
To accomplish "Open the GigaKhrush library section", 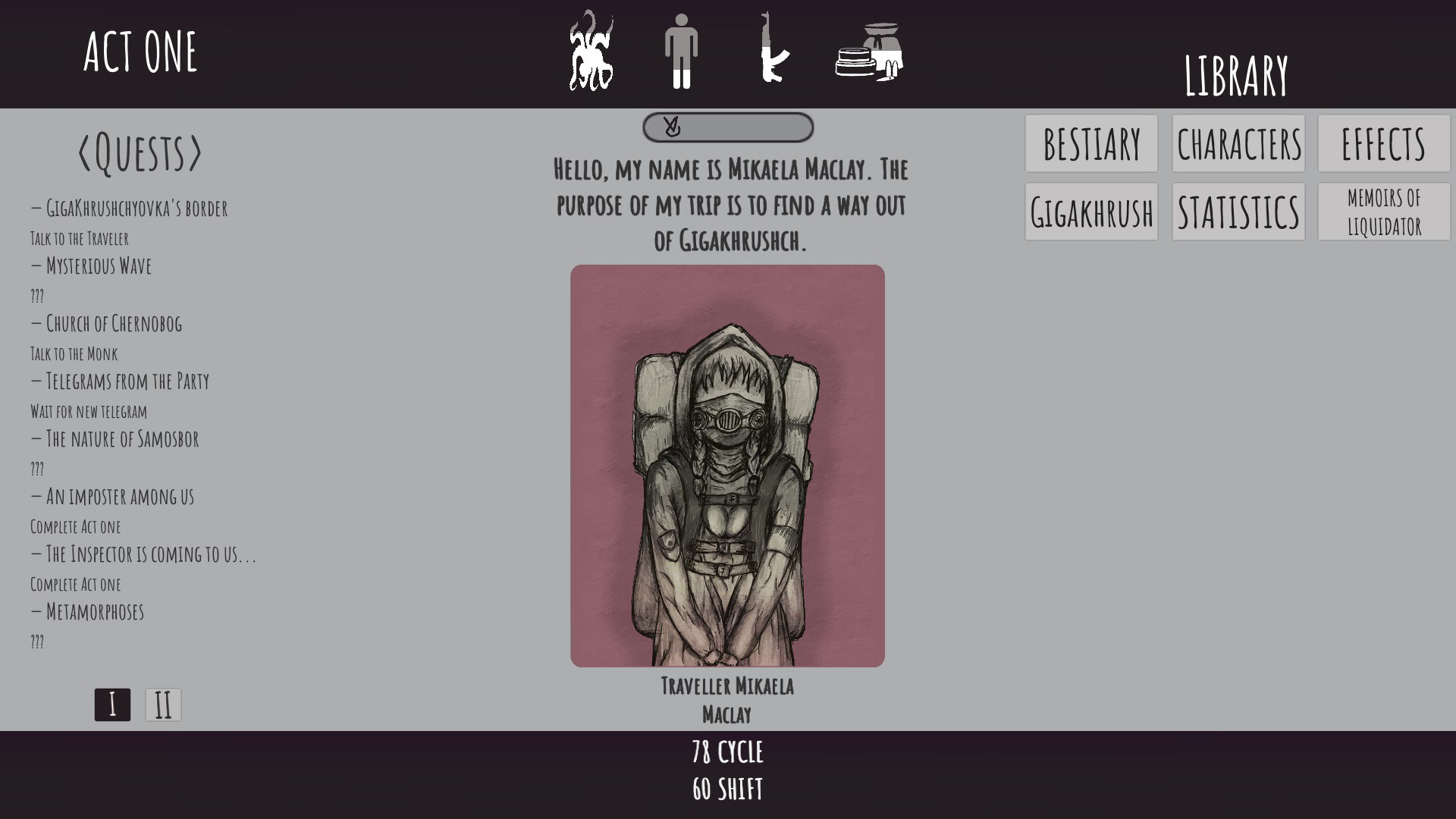I will (1090, 213).
